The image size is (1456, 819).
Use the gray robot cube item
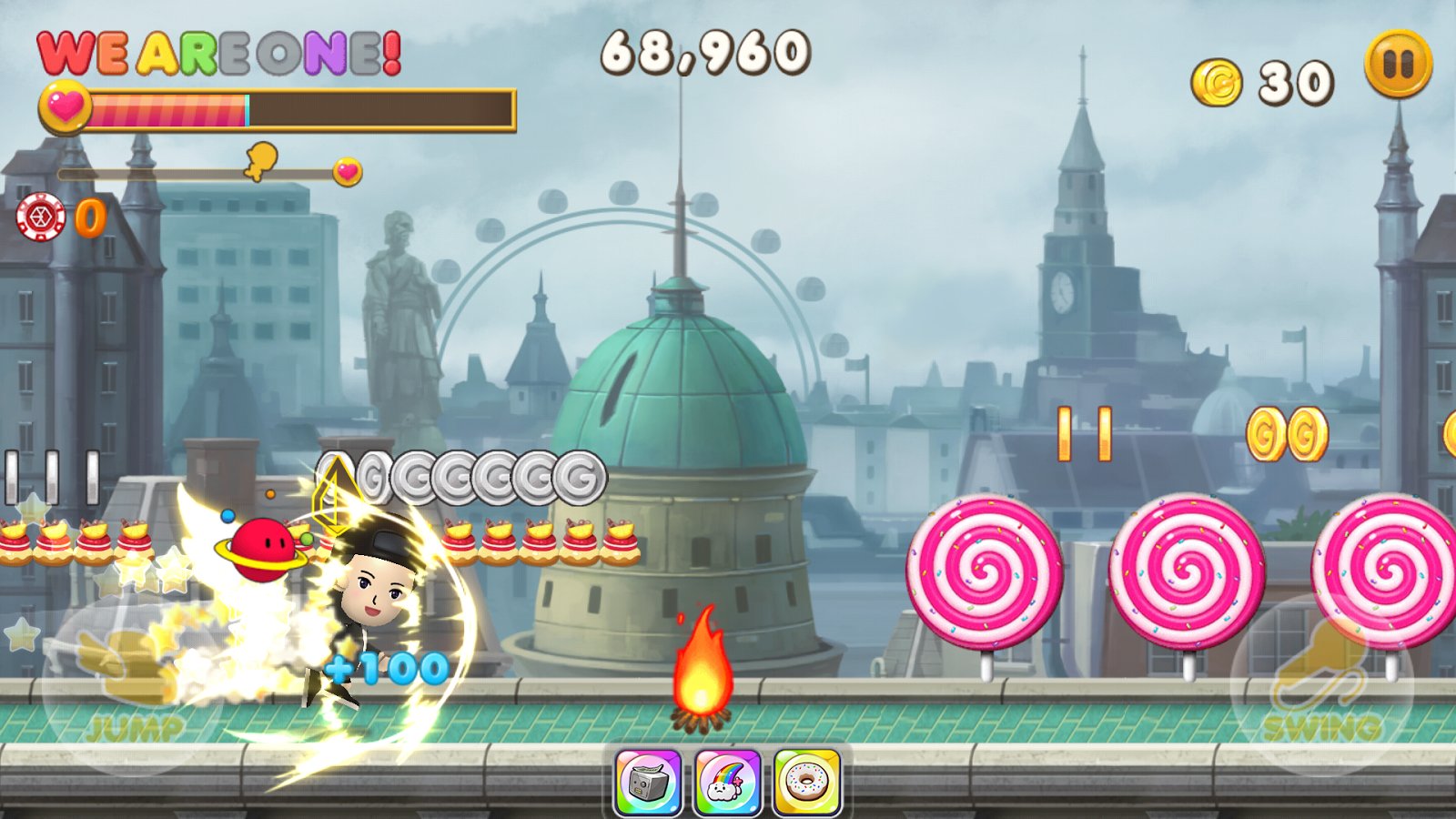(648, 782)
